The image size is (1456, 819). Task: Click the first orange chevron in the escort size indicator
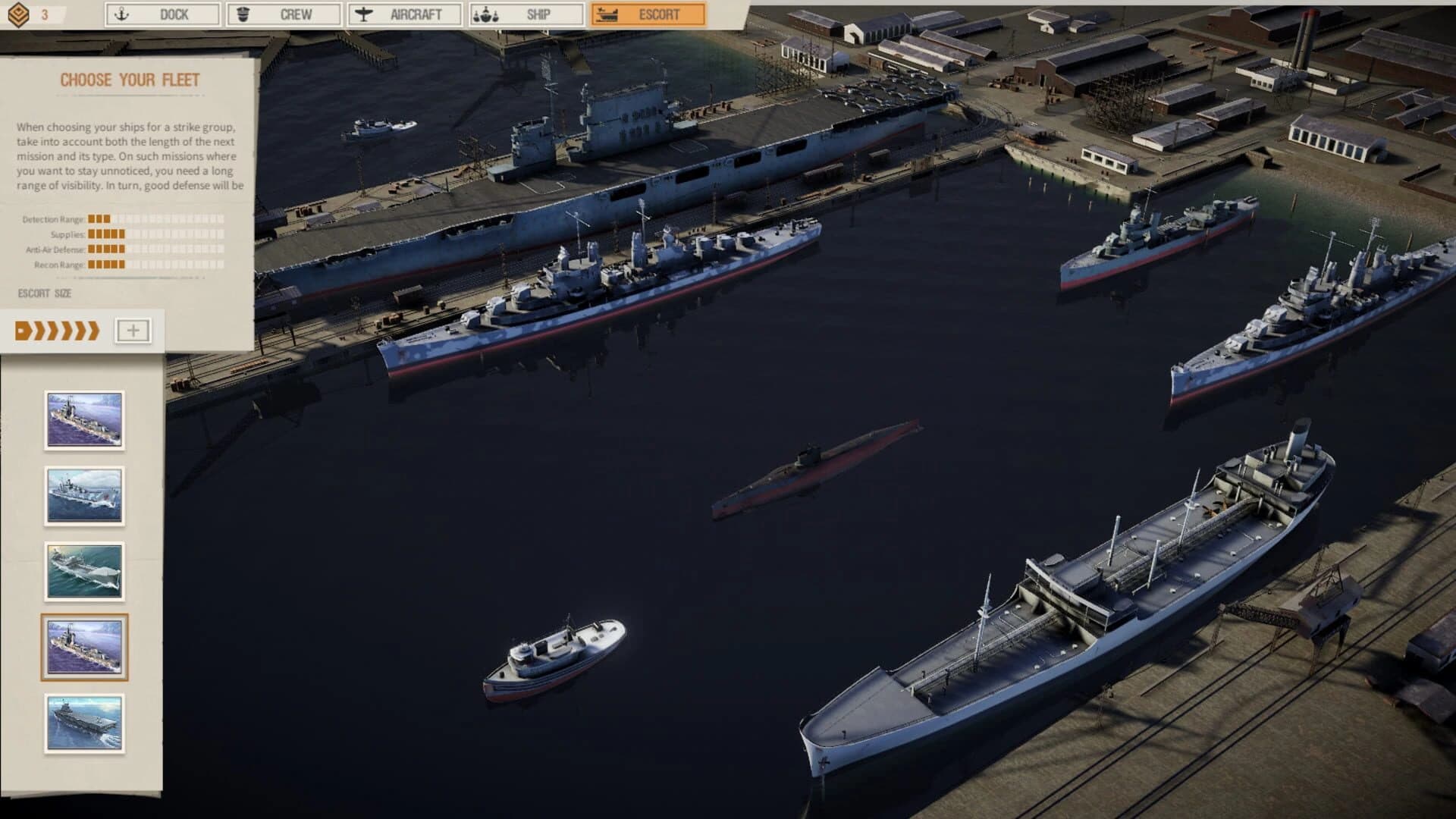point(23,330)
